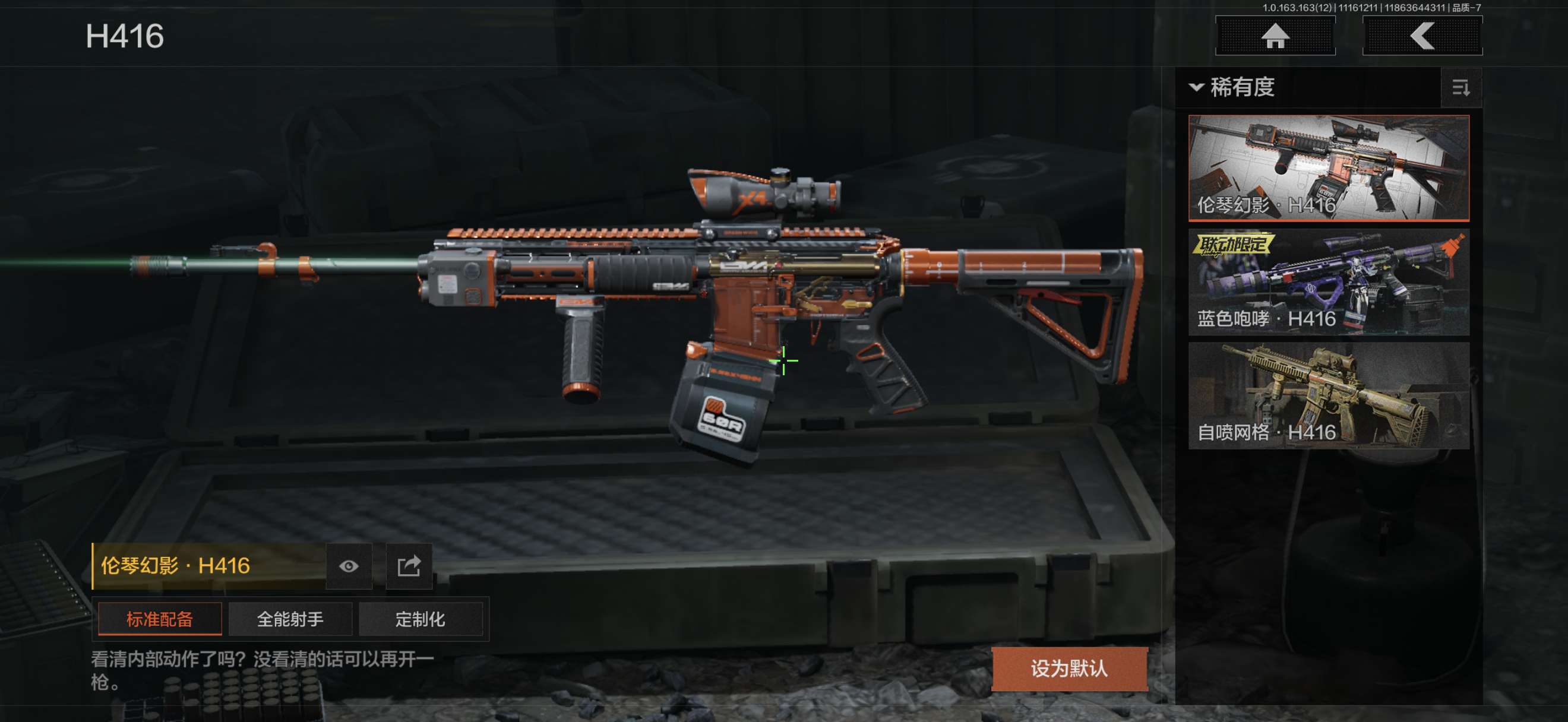
Task: Choose the 蓝色咆哮 · H416 skin
Action: pos(1328,281)
